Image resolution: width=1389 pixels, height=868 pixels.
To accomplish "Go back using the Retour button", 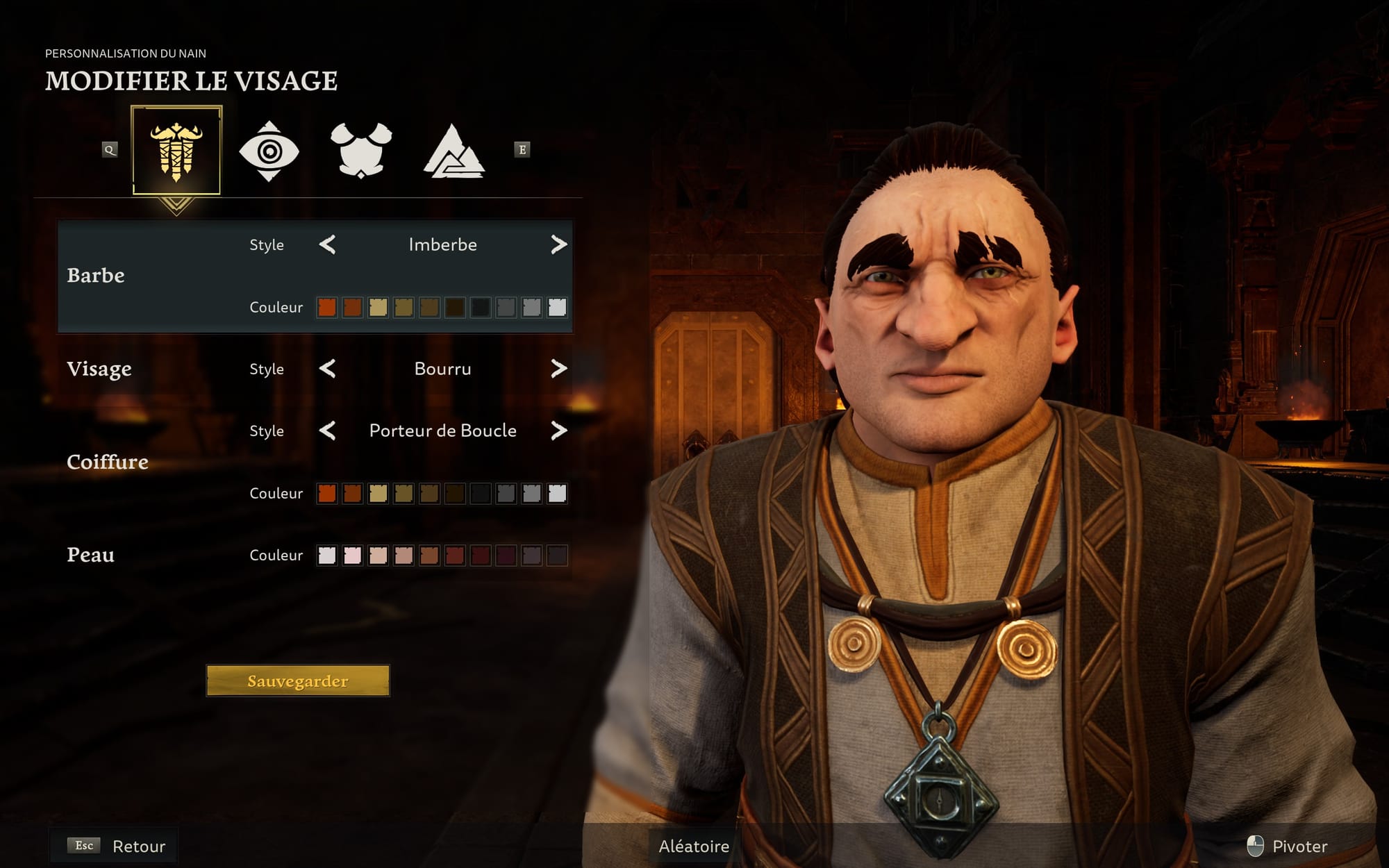I will 138,846.
